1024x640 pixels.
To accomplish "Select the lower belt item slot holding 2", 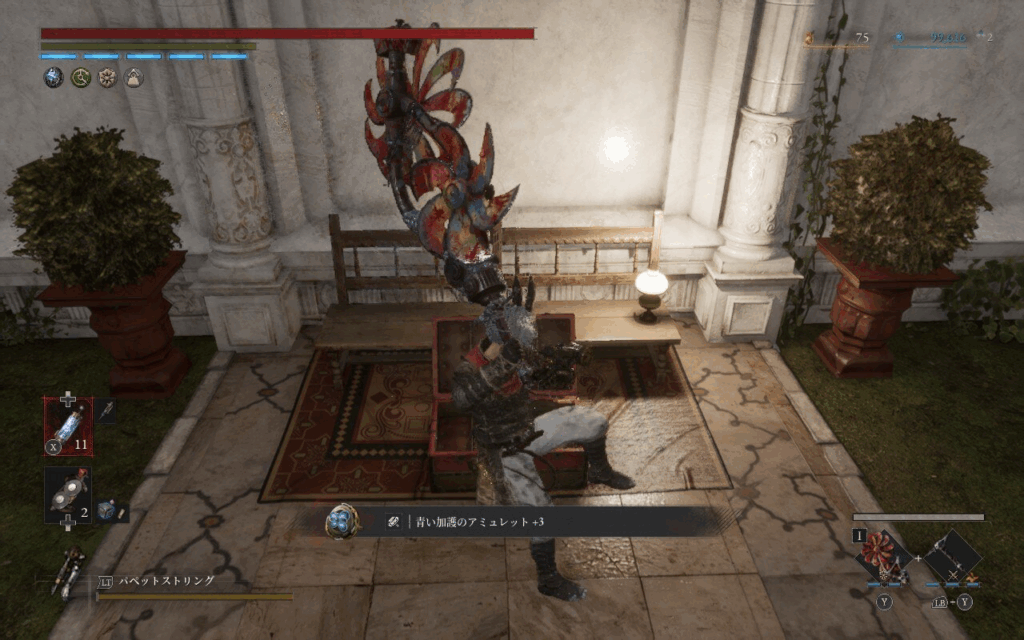I will pyautogui.click(x=67, y=494).
